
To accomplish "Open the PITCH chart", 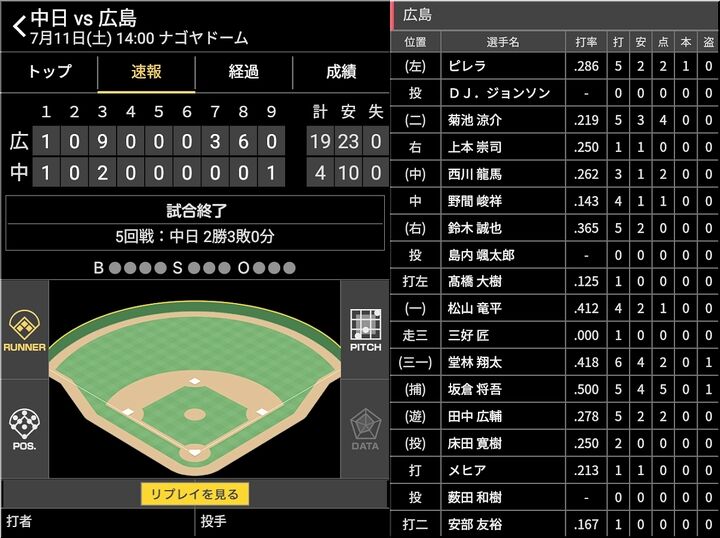I will point(365,332).
